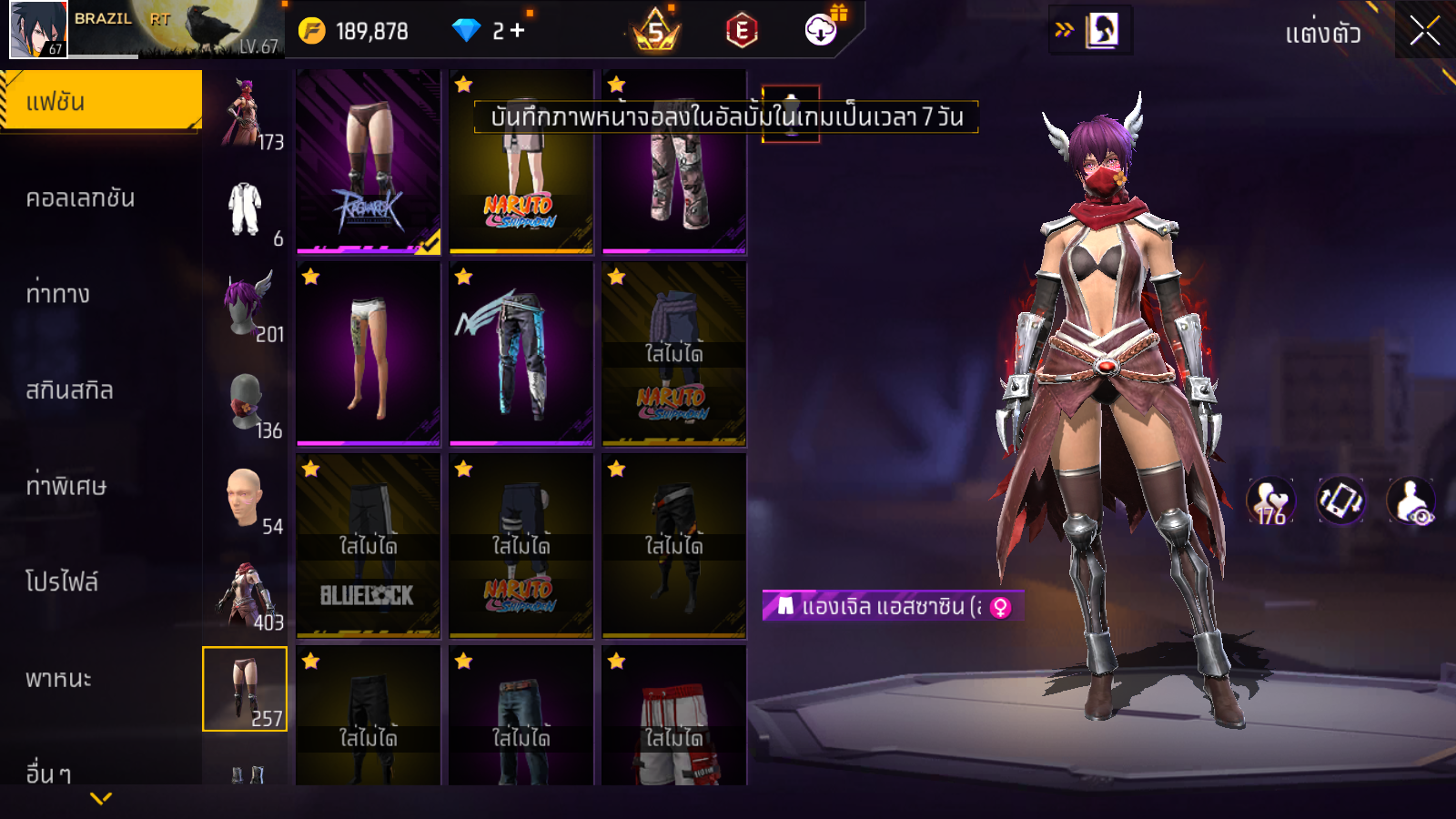The height and width of the screenshot is (819, 1456).
Task: Pick the tattooed legs with white shorts
Action: point(369,354)
